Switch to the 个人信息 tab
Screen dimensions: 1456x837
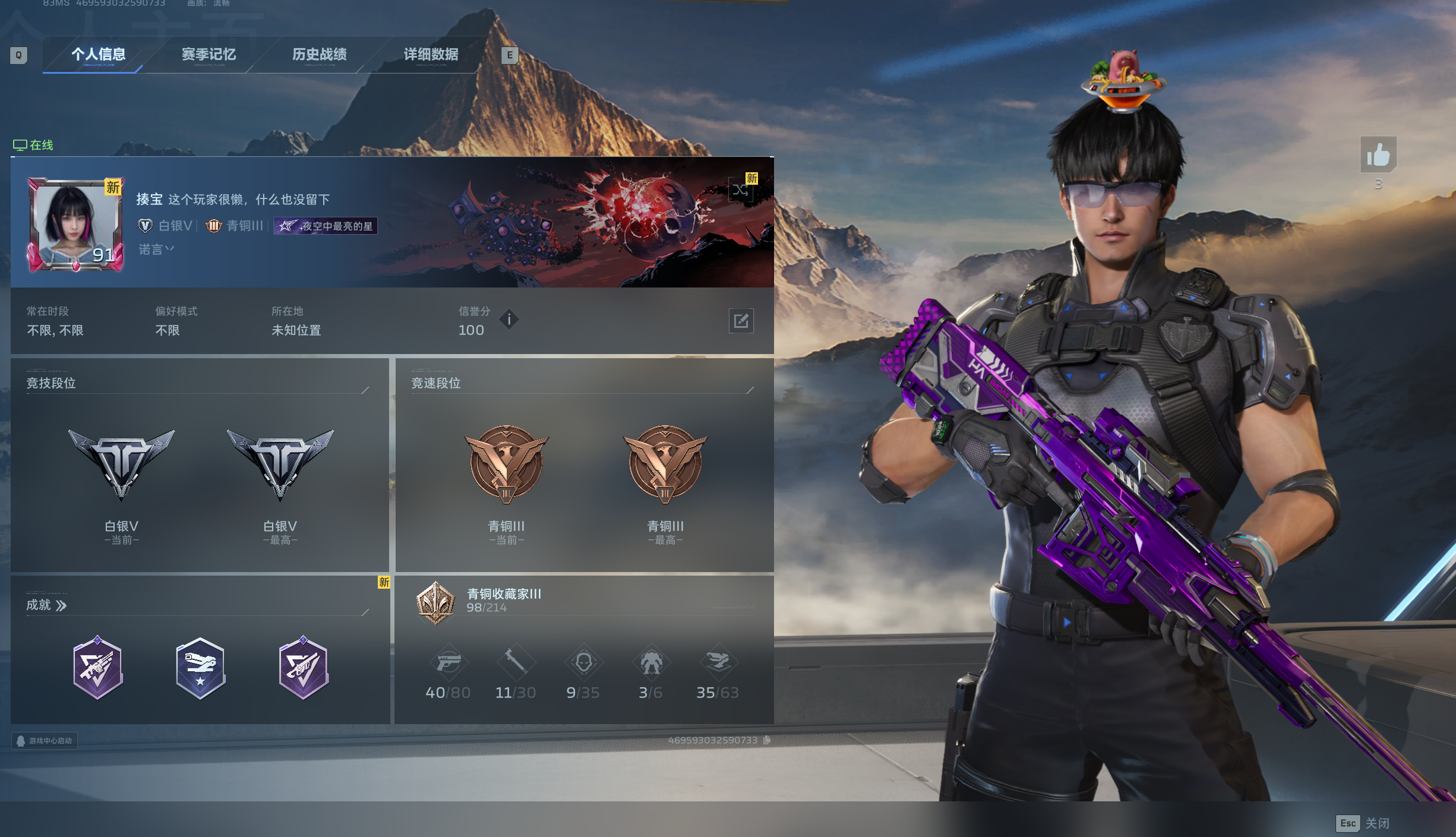tap(98, 55)
